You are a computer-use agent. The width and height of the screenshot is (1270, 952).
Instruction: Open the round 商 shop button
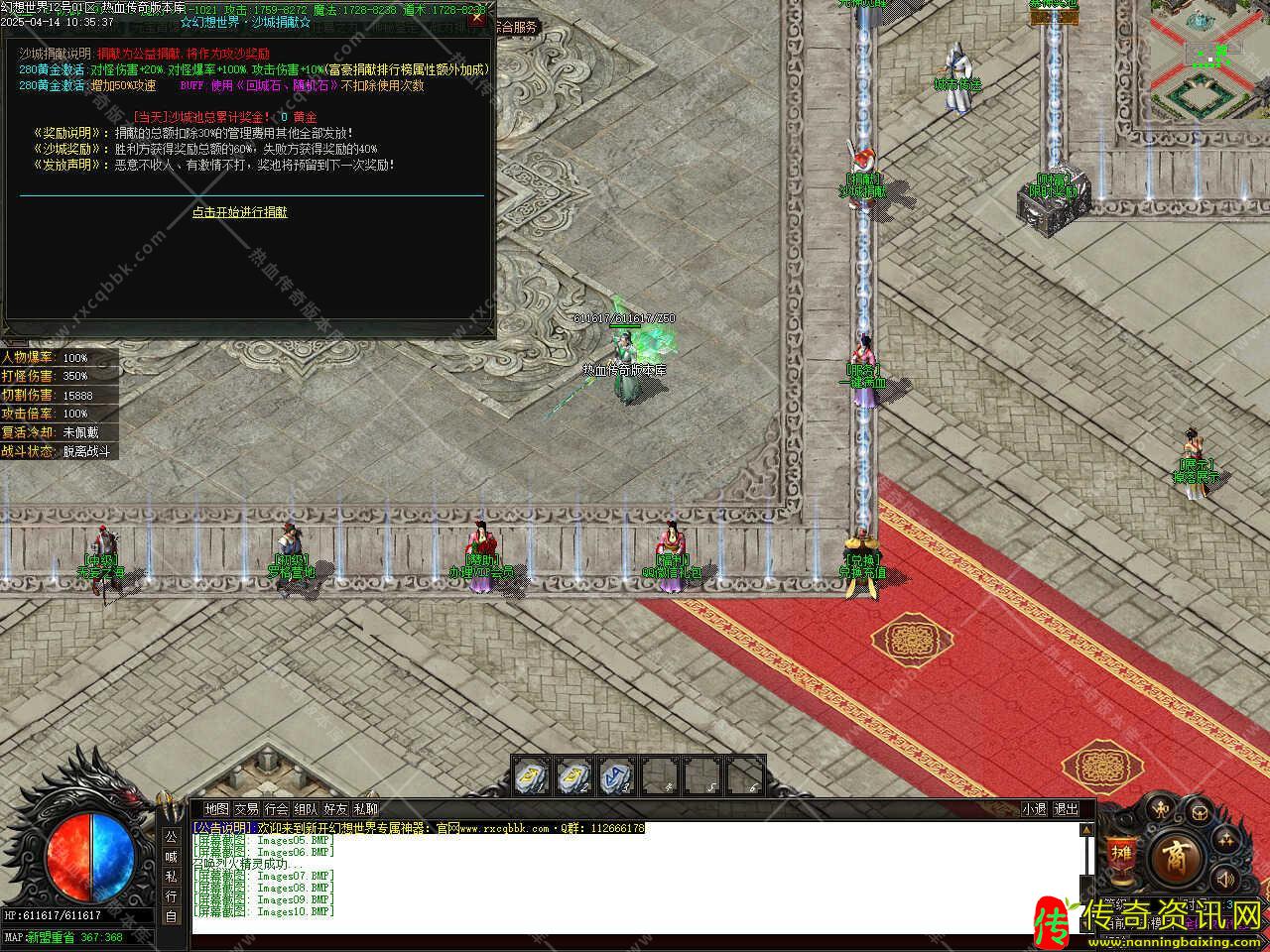(1181, 855)
